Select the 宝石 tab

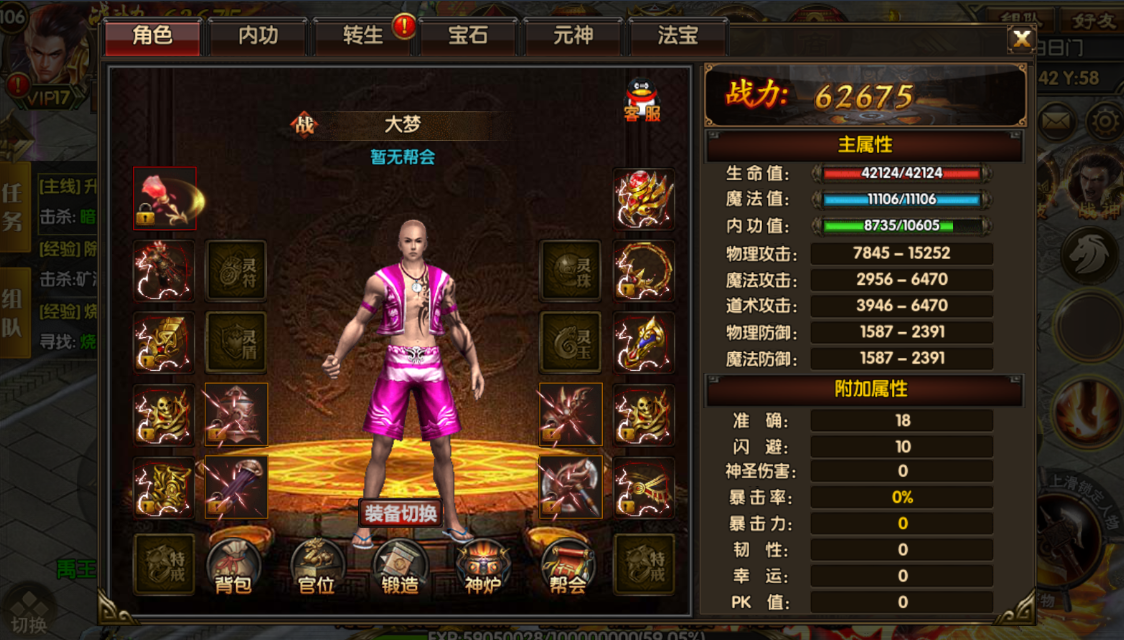[468, 37]
